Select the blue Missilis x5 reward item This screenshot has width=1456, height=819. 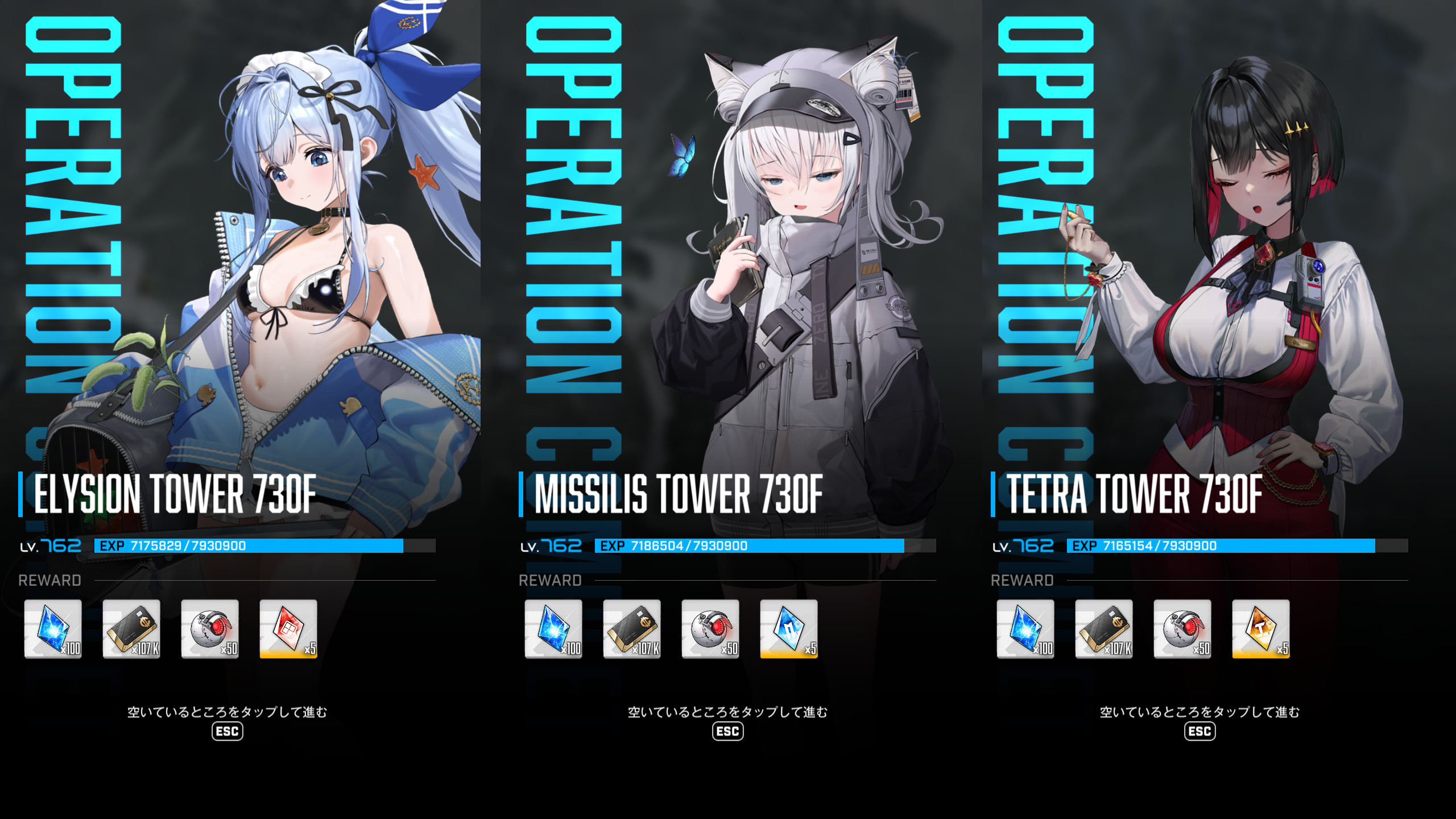point(789,628)
